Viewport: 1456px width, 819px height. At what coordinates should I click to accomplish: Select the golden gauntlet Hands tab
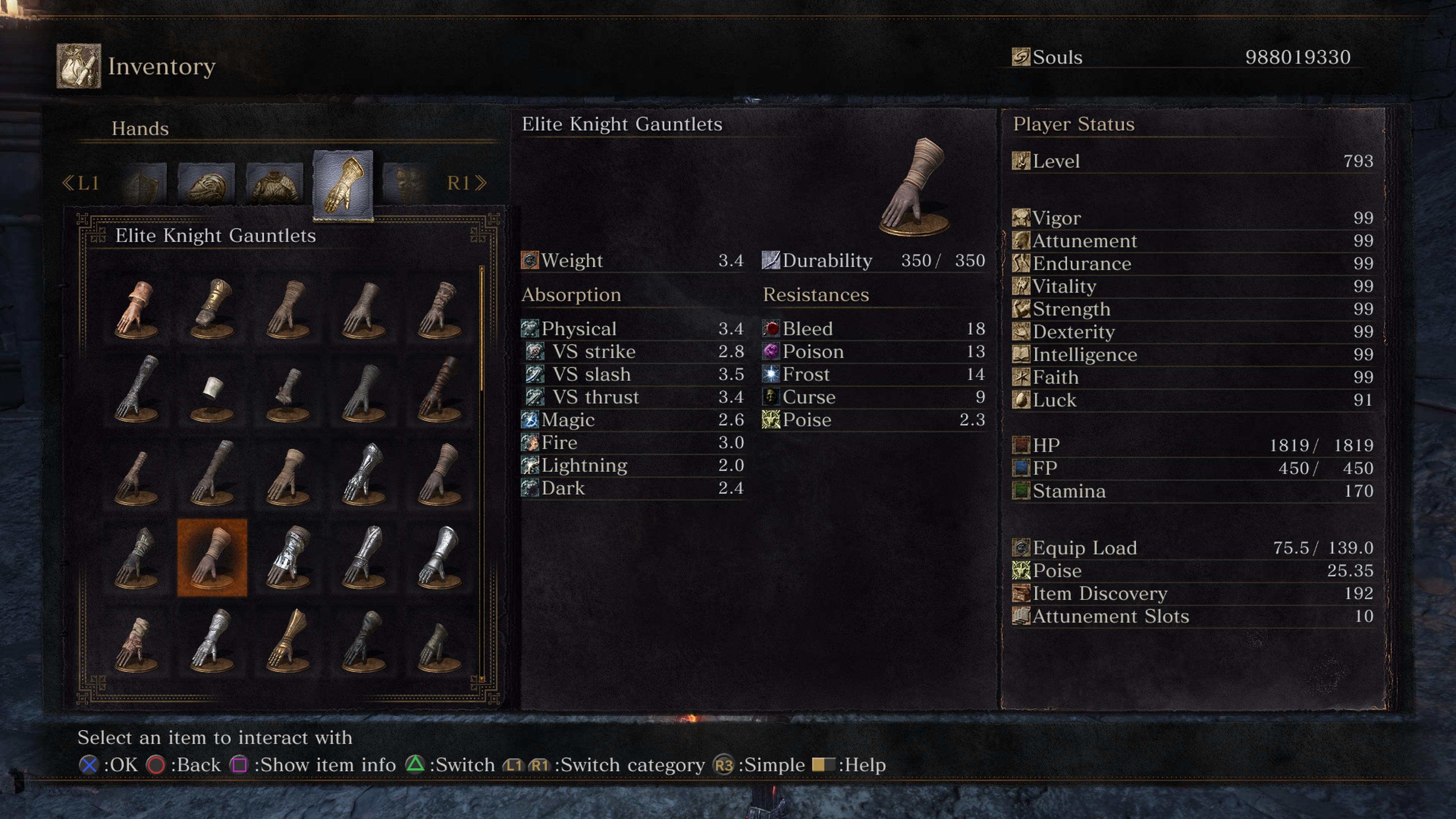point(342,185)
